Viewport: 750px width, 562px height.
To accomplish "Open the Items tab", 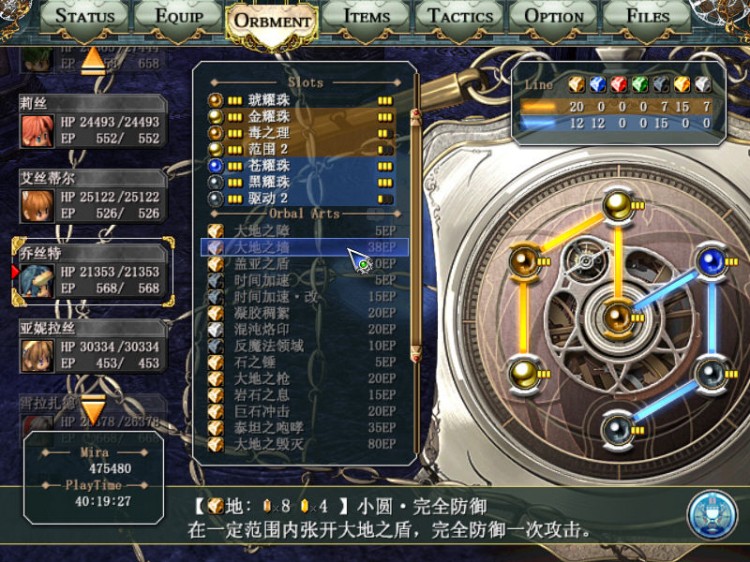I will tap(367, 16).
